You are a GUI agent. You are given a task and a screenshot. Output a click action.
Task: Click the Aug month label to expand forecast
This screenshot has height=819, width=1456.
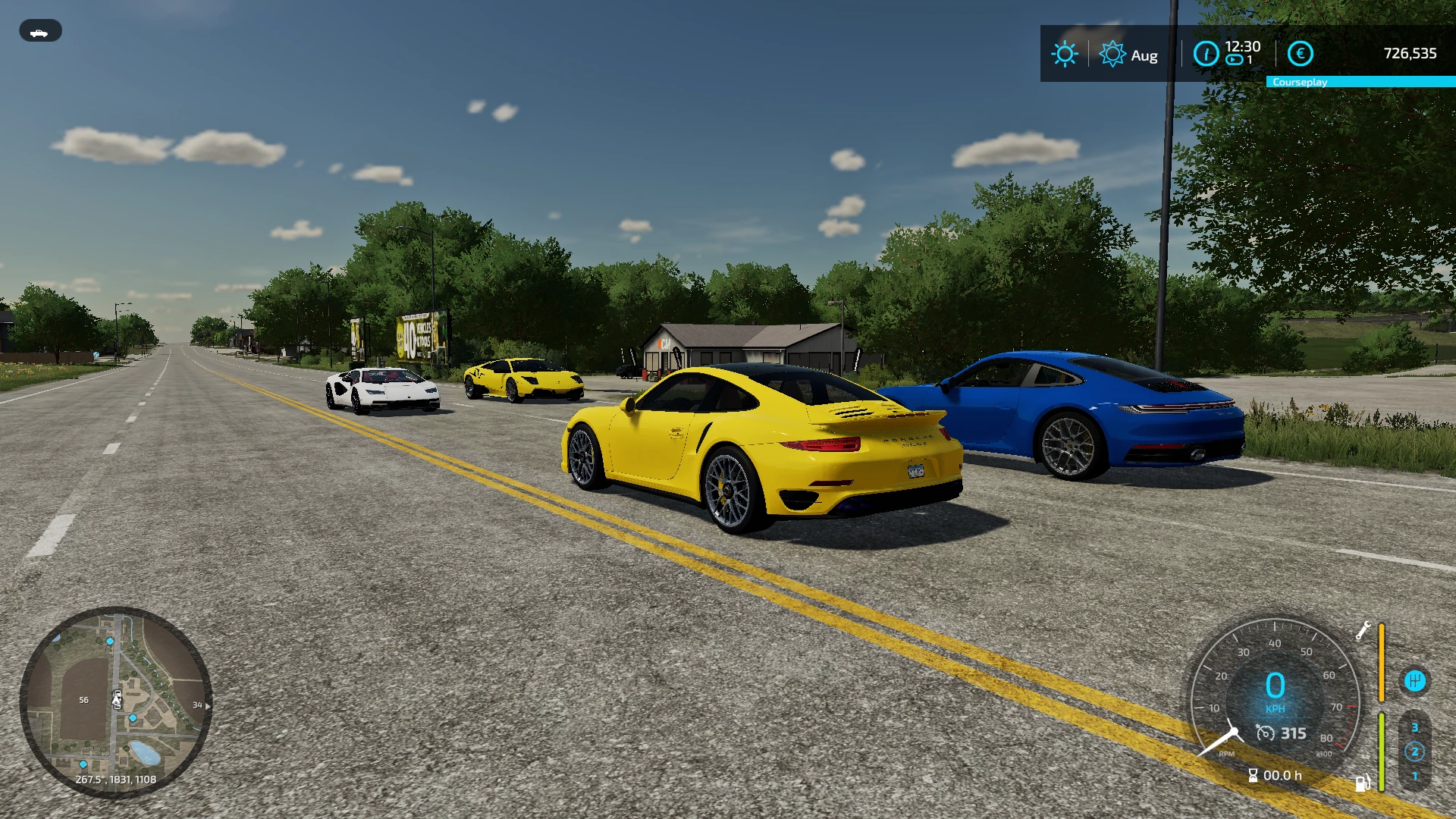pos(1145,55)
